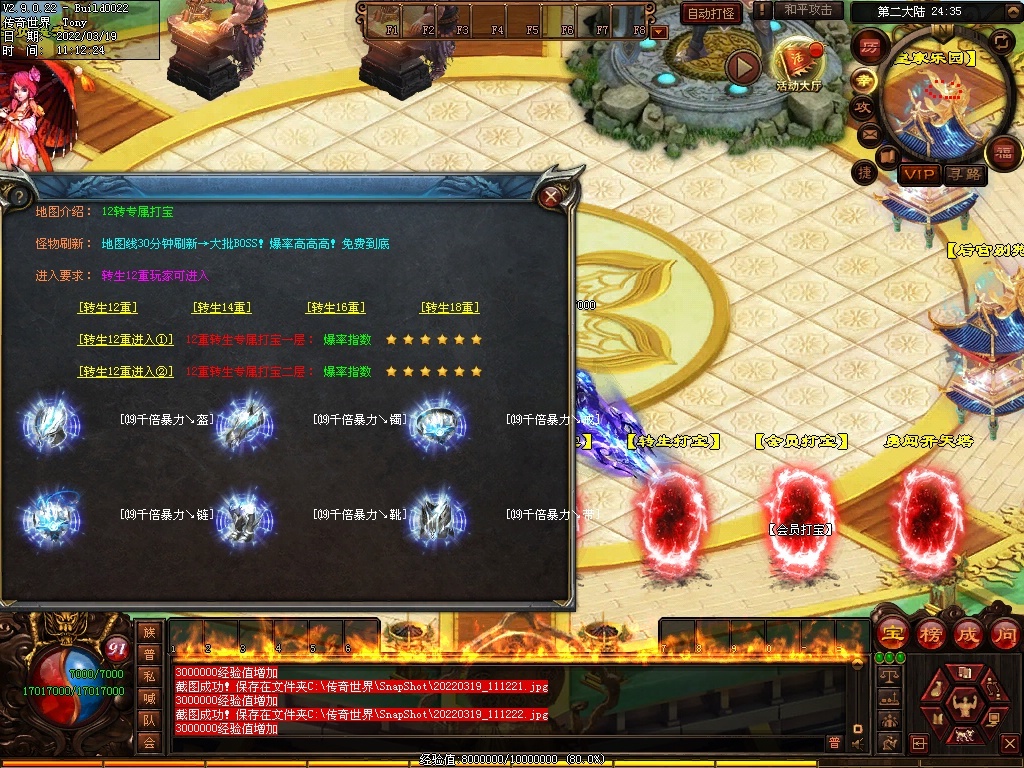This screenshot has width=1024, height=768.
Task: Close the map introduction dialog
Action: click(550, 197)
